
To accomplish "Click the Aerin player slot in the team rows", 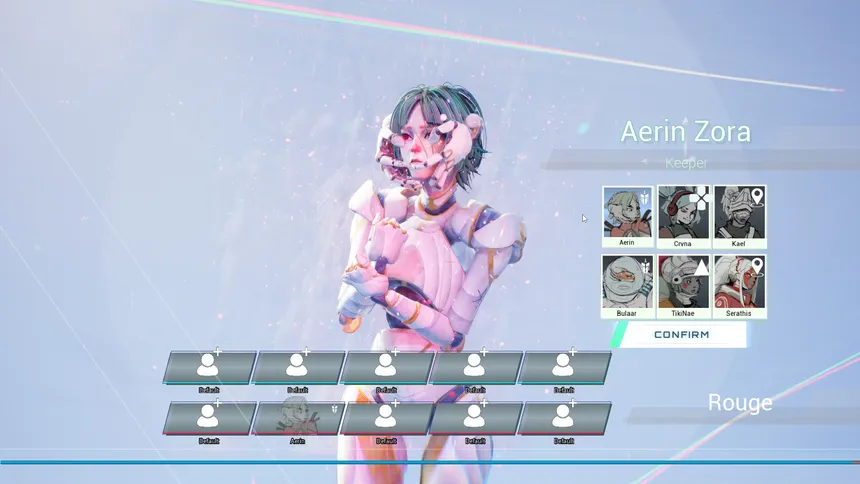I will 297,418.
